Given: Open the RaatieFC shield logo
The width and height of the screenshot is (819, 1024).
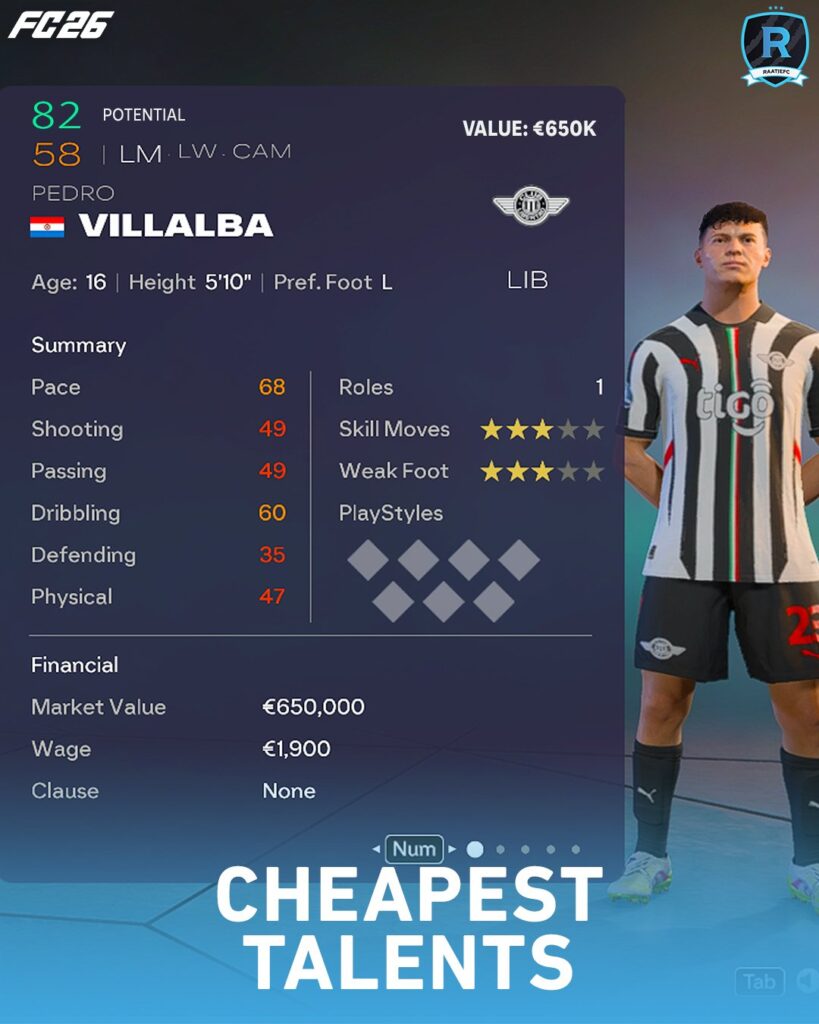Looking at the screenshot, I should pyautogui.click(x=774, y=48).
